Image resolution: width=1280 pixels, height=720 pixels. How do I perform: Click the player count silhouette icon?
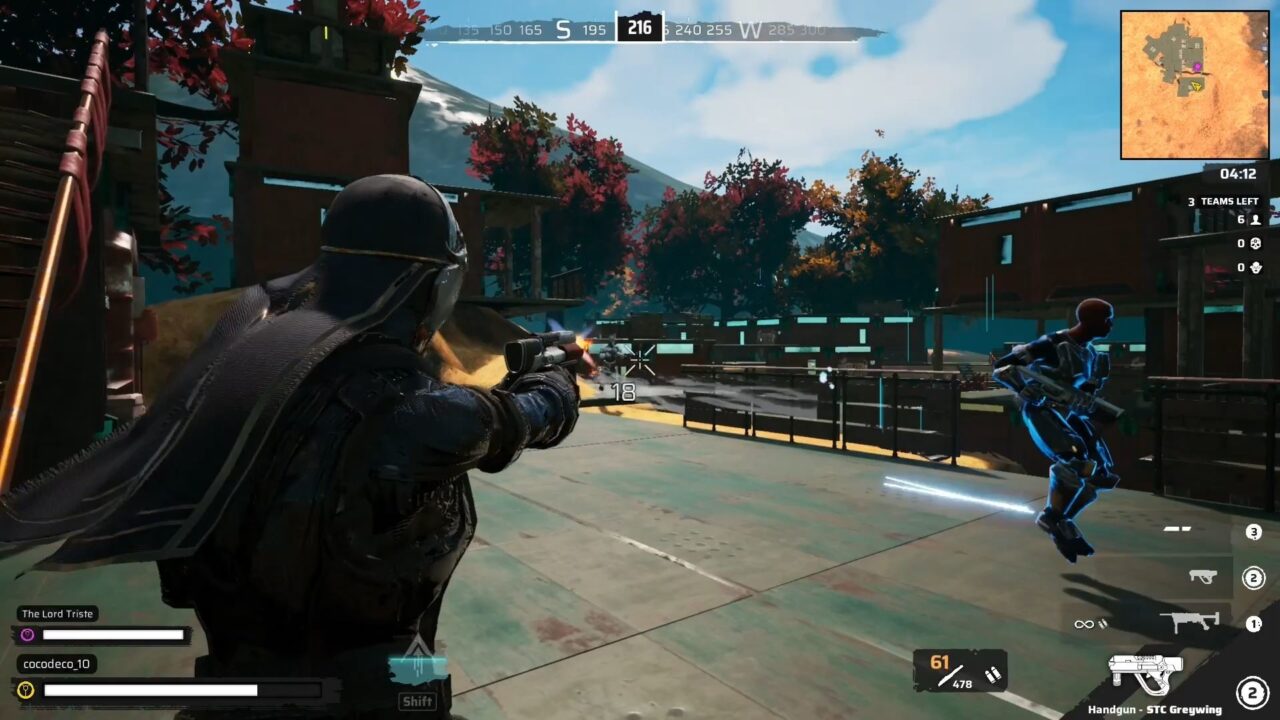(x=1255, y=220)
